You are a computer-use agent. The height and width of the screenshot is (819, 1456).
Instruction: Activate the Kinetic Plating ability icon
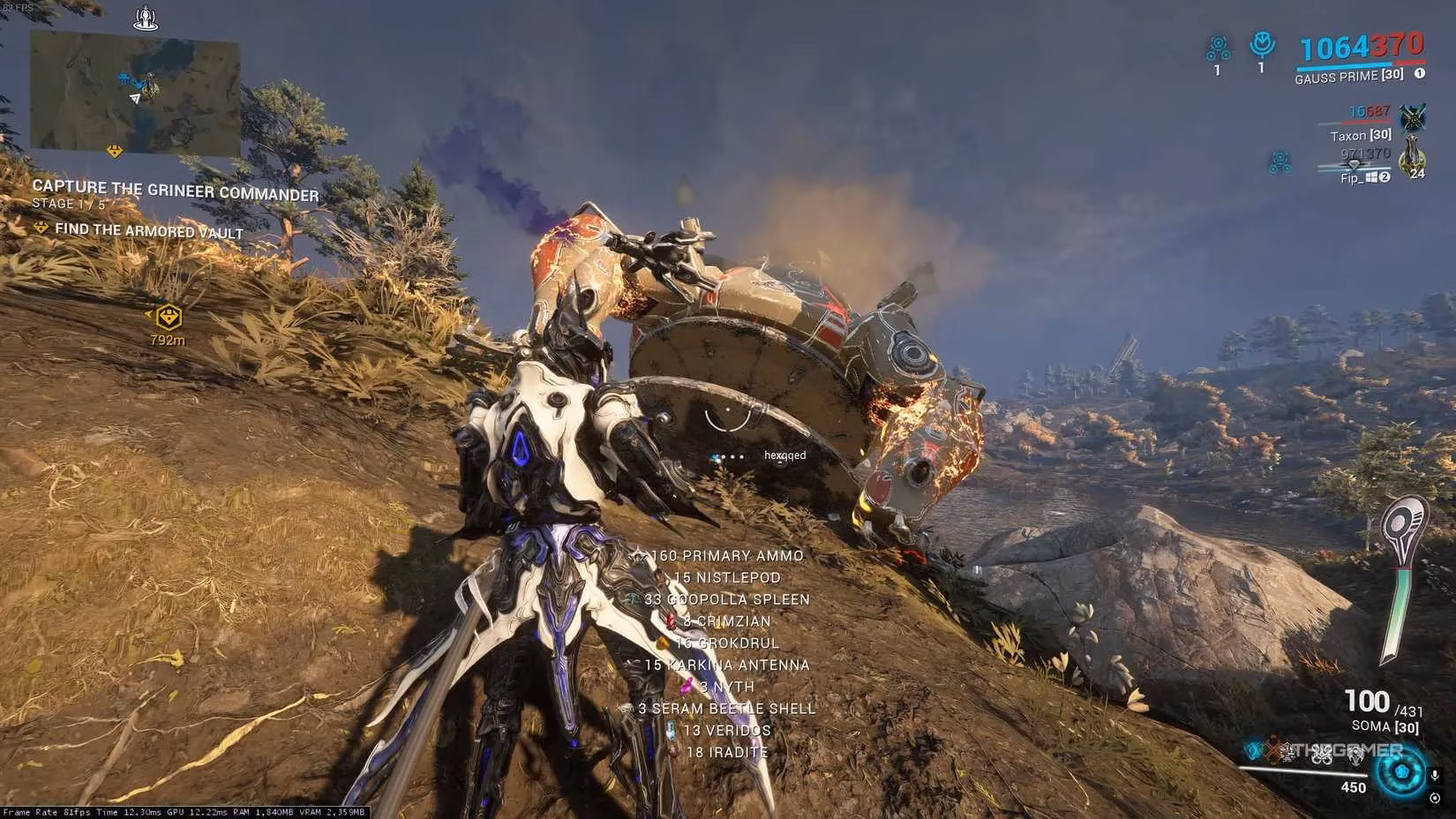pos(1287,753)
